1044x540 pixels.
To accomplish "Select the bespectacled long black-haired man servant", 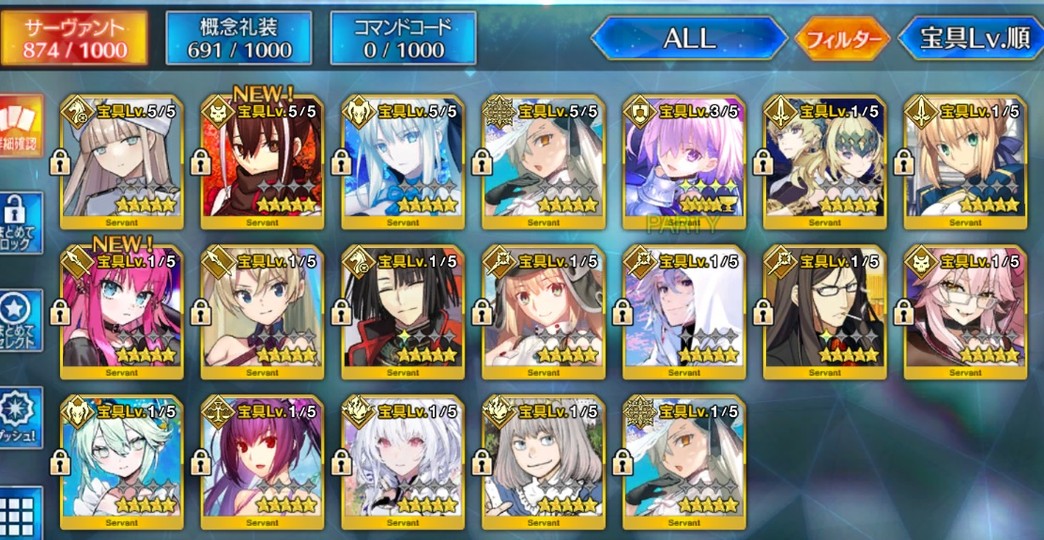I will tap(823, 308).
